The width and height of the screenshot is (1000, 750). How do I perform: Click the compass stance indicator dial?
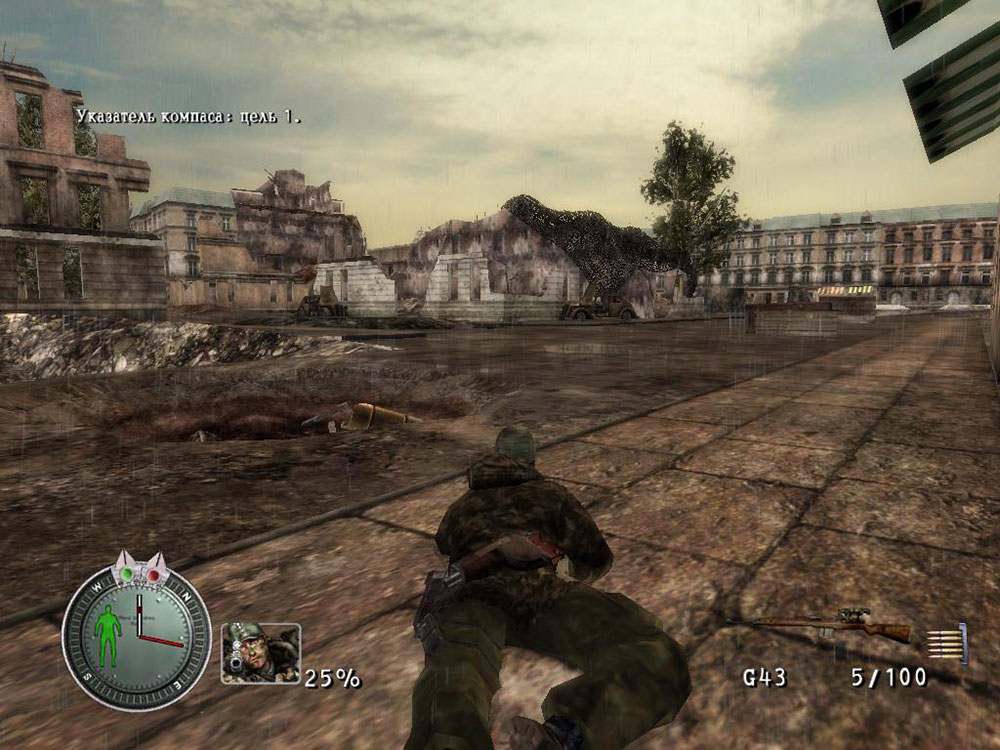click(x=136, y=630)
